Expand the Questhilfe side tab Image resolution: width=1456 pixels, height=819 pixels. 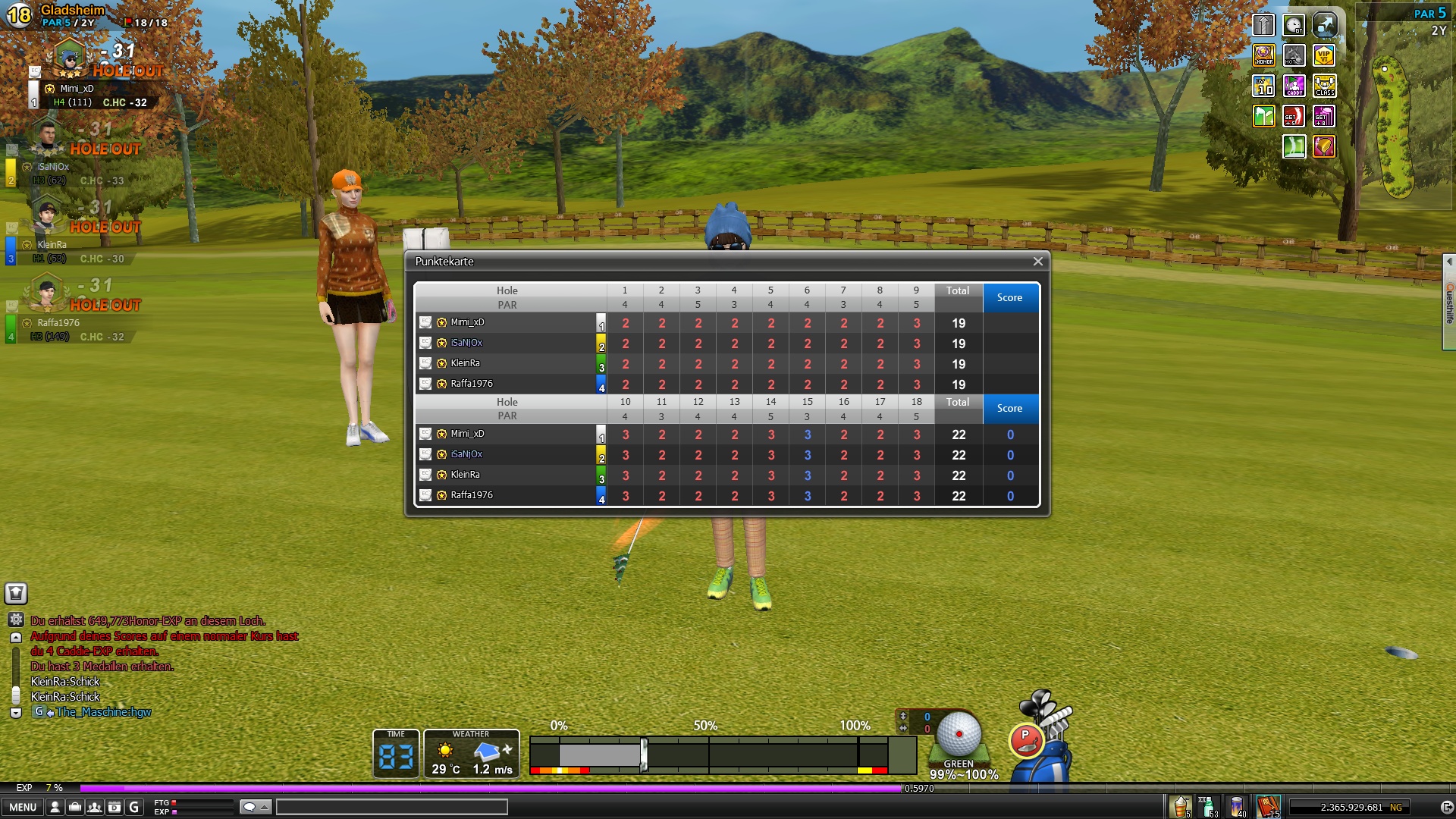[x=1449, y=302]
